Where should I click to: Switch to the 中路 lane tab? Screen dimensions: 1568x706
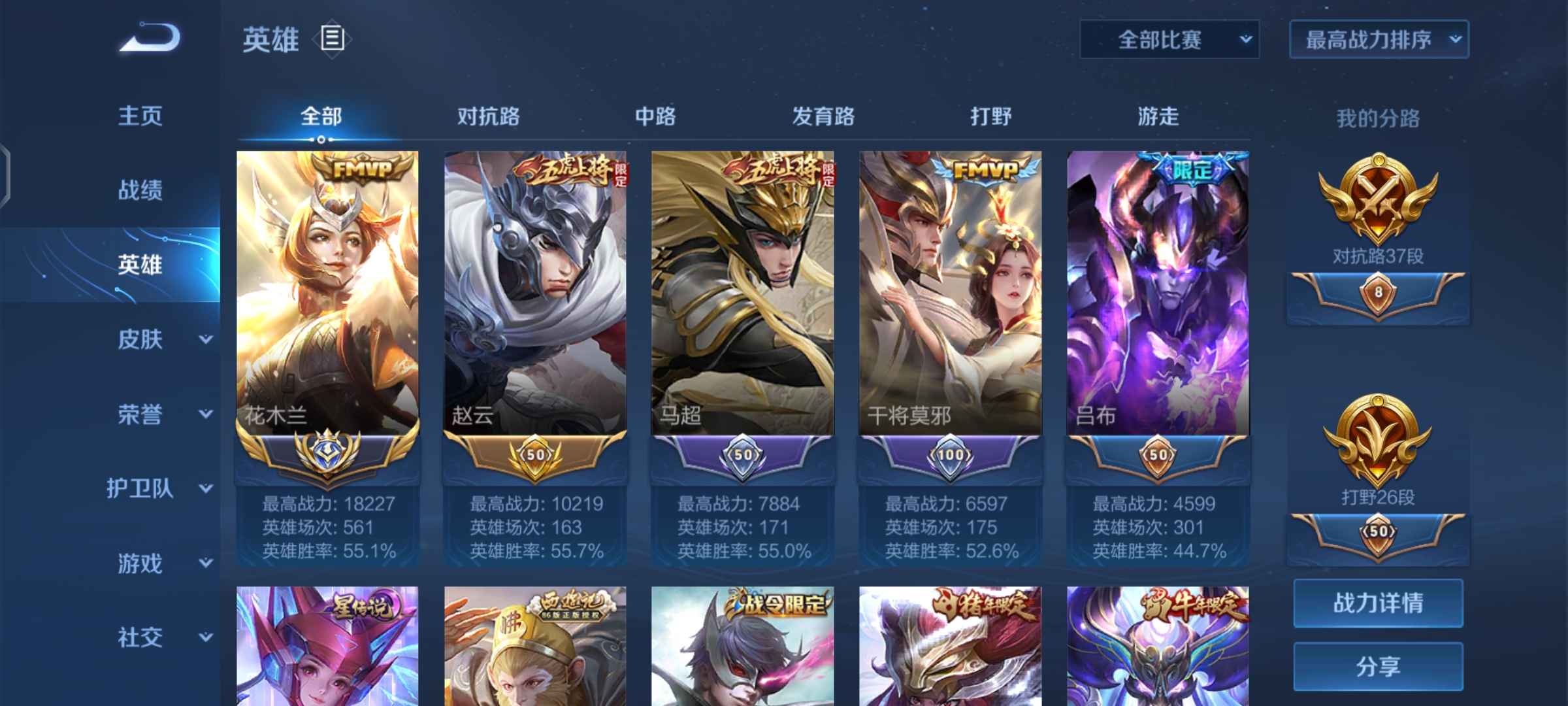pyautogui.click(x=657, y=116)
